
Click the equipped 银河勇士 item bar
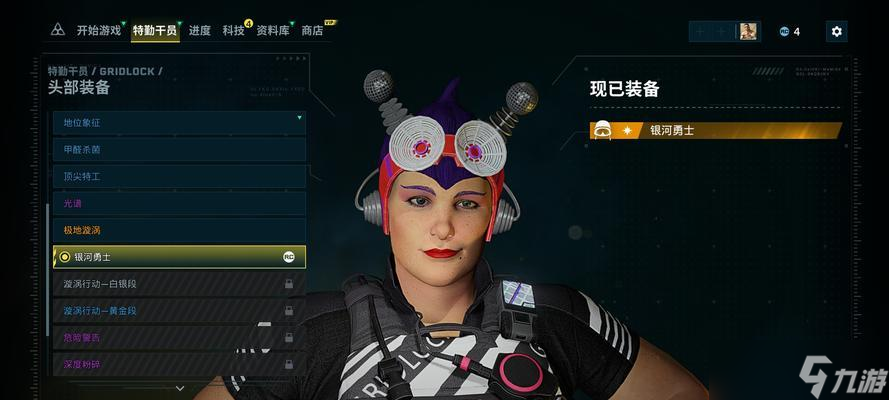tap(715, 130)
